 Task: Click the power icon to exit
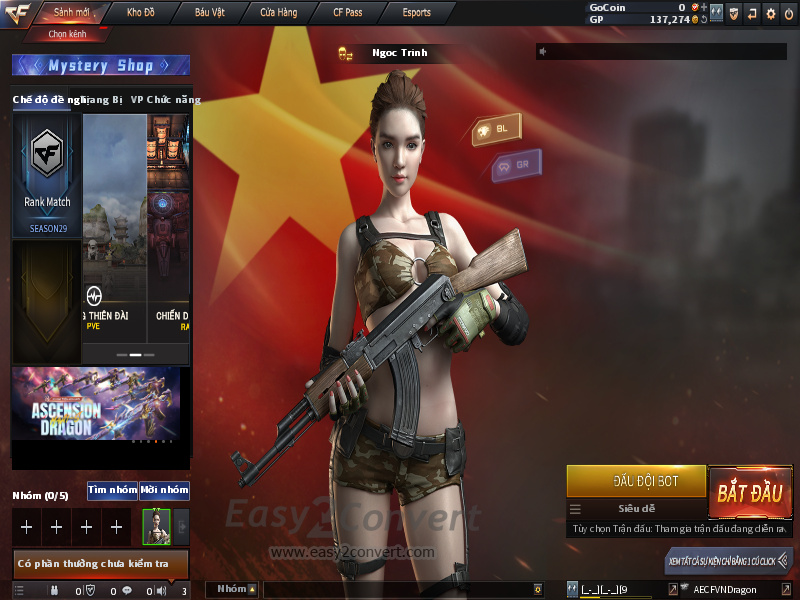pos(788,13)
